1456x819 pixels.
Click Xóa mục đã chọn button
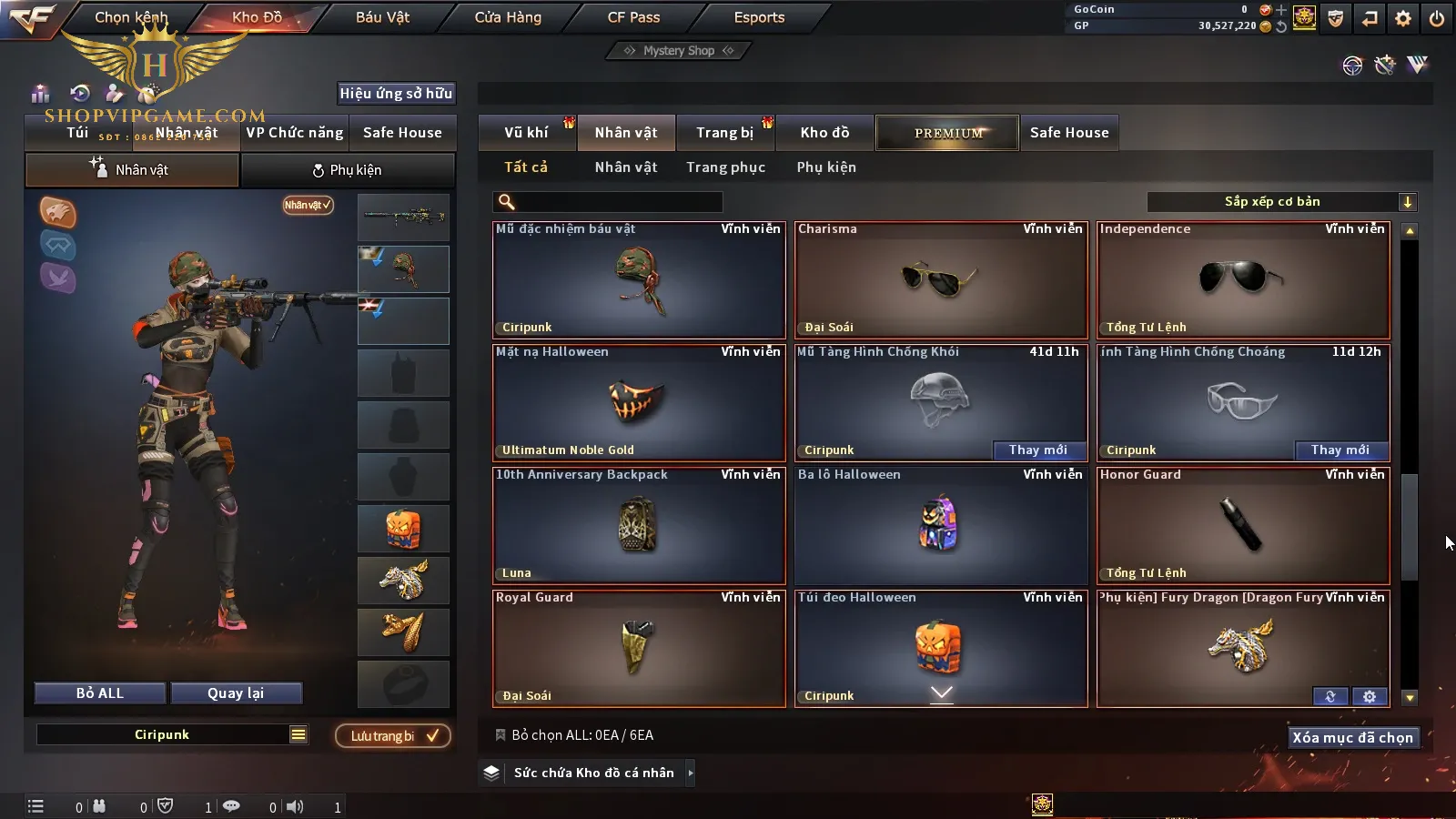point(1352,738)
